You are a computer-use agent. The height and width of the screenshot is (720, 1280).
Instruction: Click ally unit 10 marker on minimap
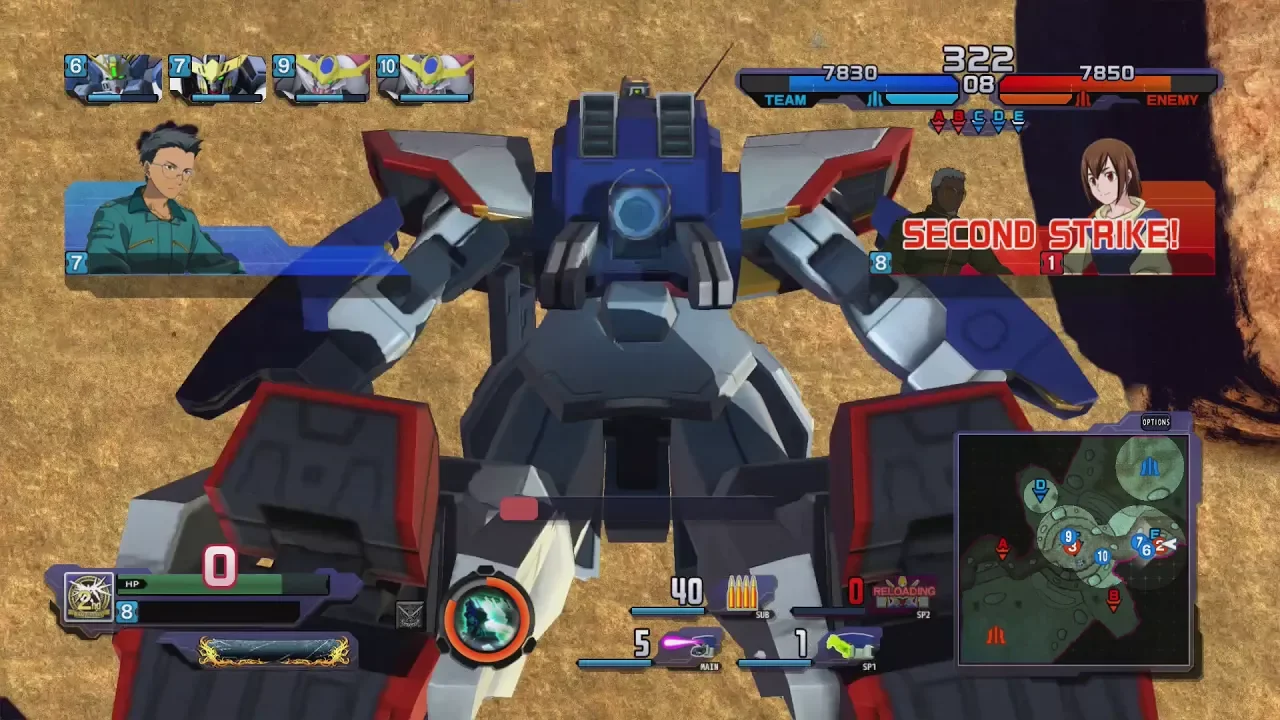(x=1102, y=556)
